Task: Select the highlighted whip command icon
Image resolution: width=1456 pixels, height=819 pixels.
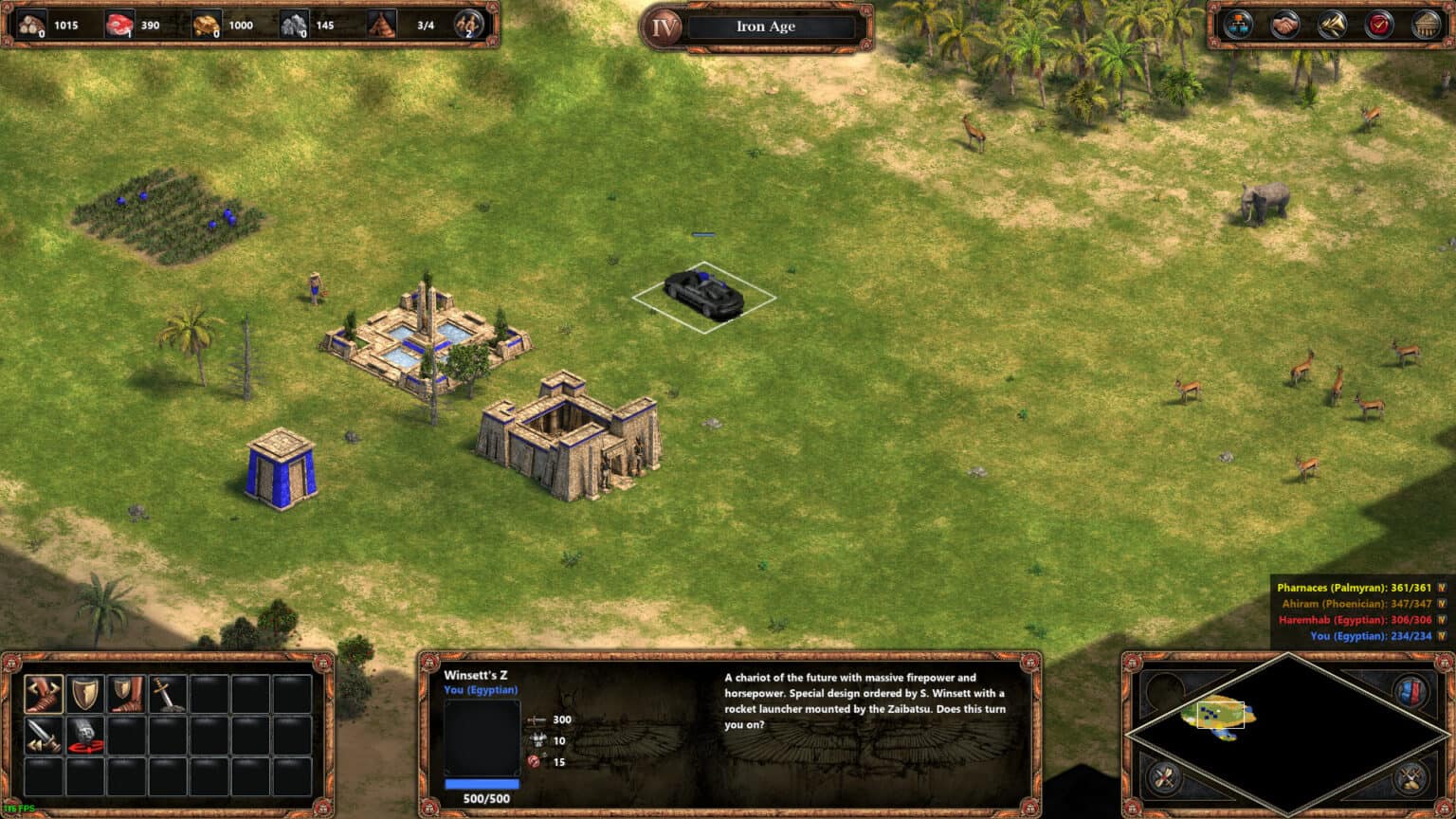Action: 43,693
